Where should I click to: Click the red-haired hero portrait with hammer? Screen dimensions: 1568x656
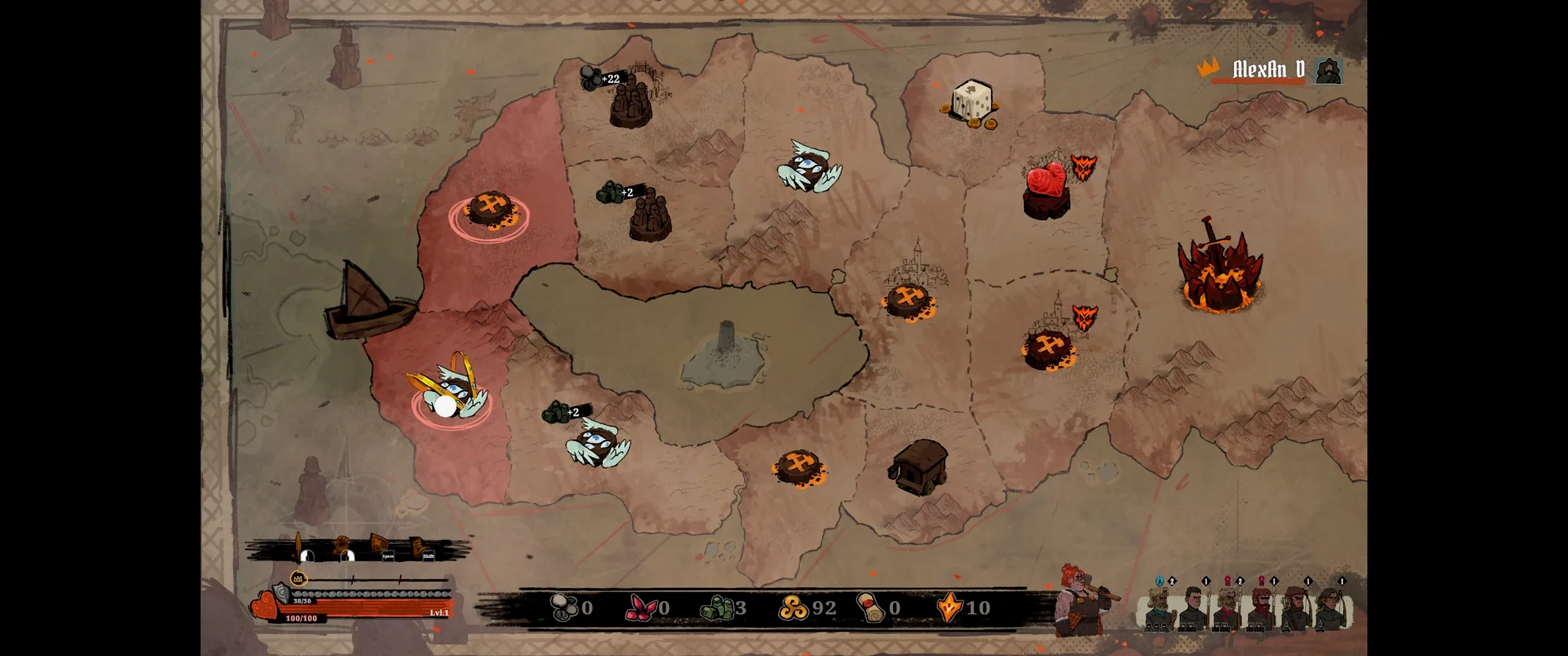pyautogui.click(x=1080, y=600)
